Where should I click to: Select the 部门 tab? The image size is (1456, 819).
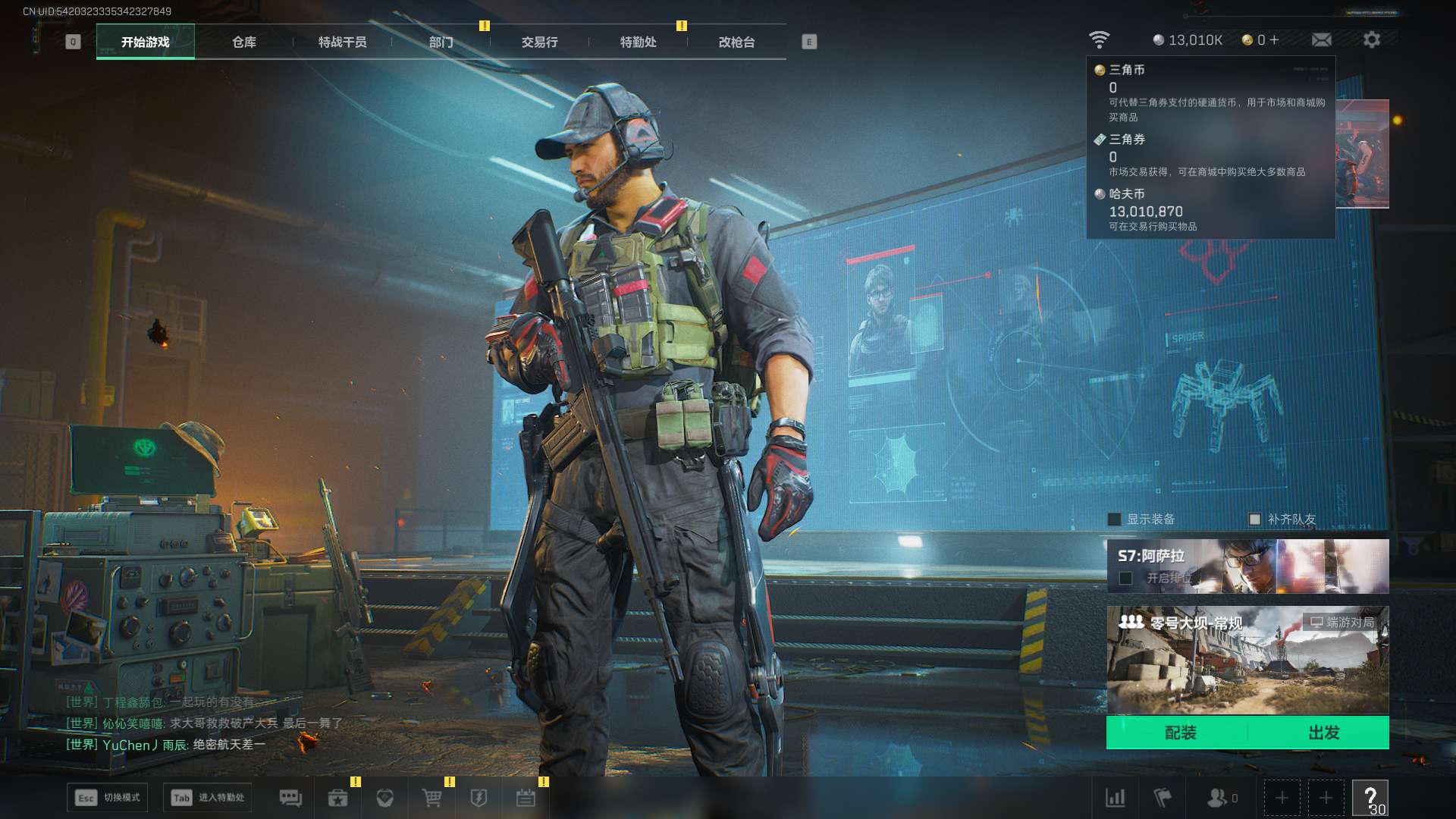(441, 42)
